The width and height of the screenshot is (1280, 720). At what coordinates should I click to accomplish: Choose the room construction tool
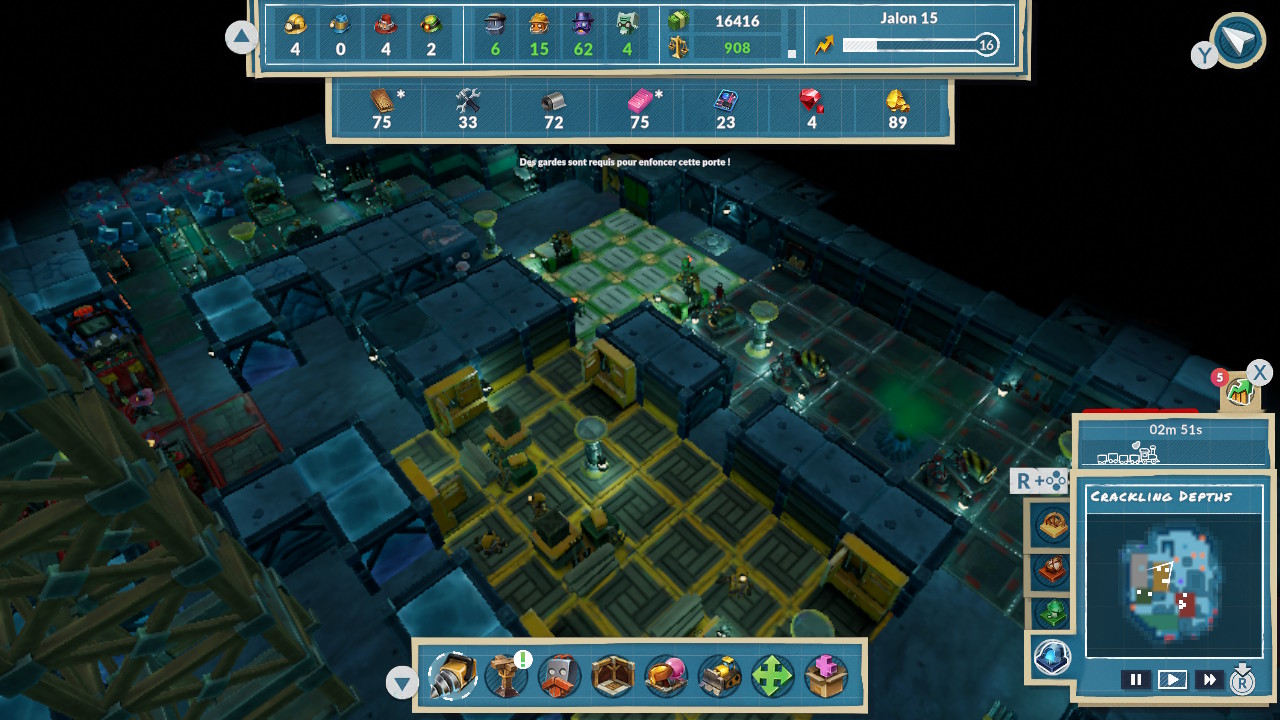612,676
